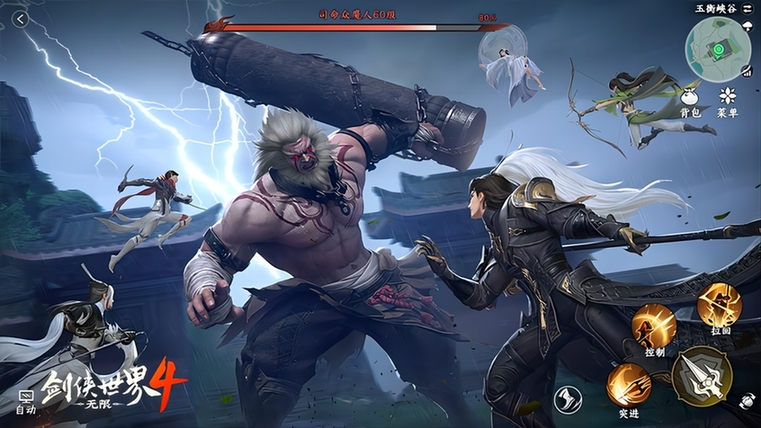Click the small swap icon beside attack button

pyautogui.click(x=746, y=400)
